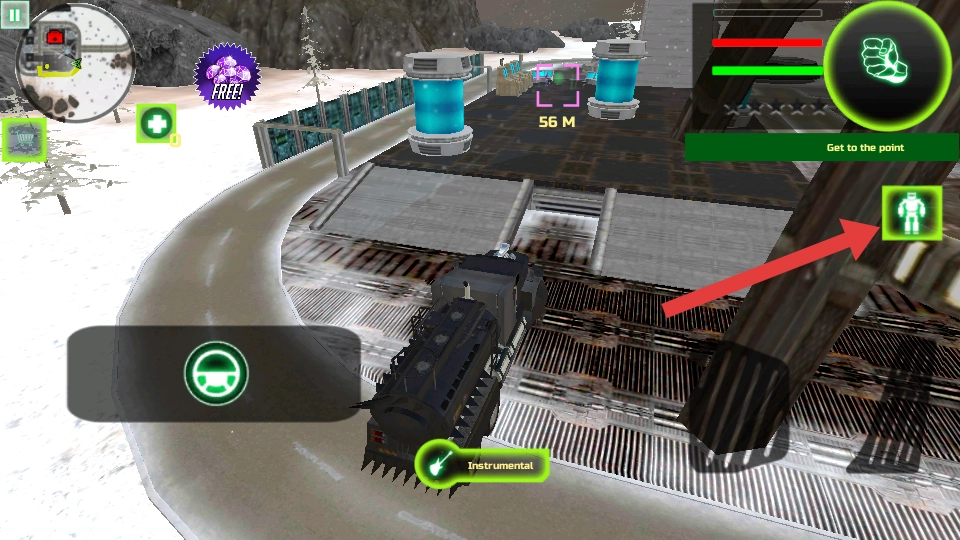Claim the free gems offer badge
960x540 pixels.
227,76
